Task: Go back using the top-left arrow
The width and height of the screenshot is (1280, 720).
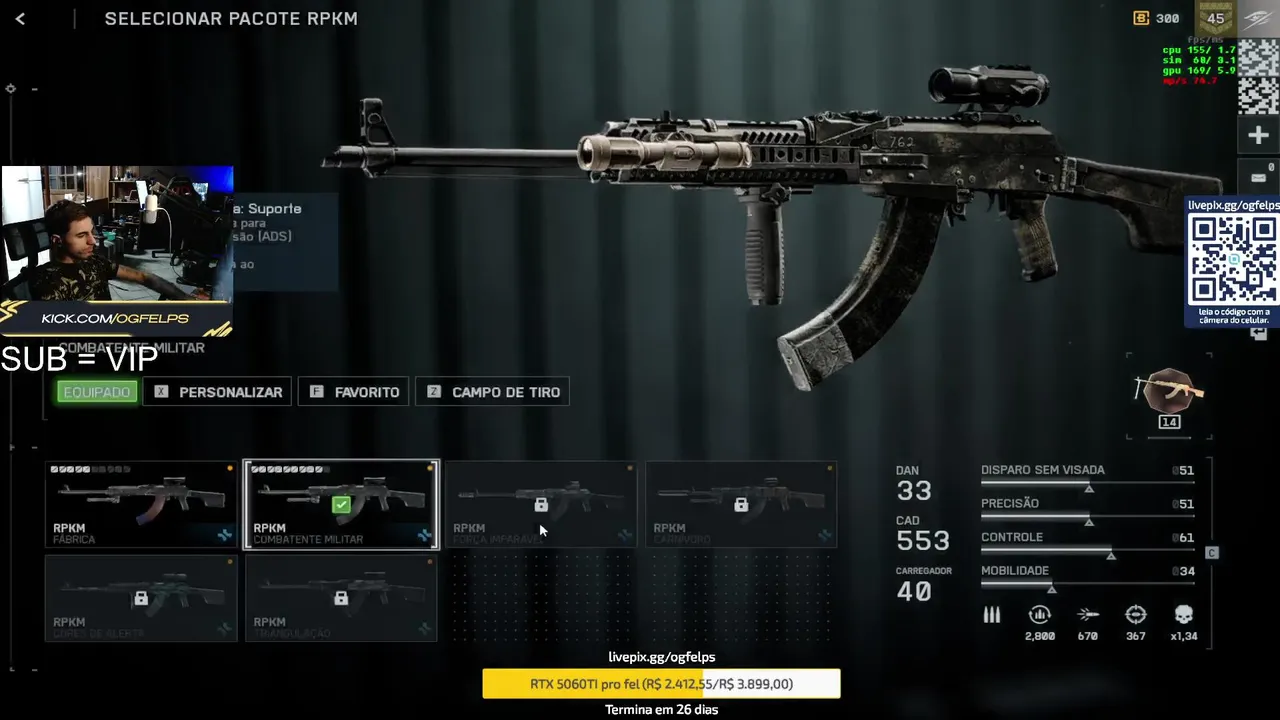Action: [x=20, y=18]
